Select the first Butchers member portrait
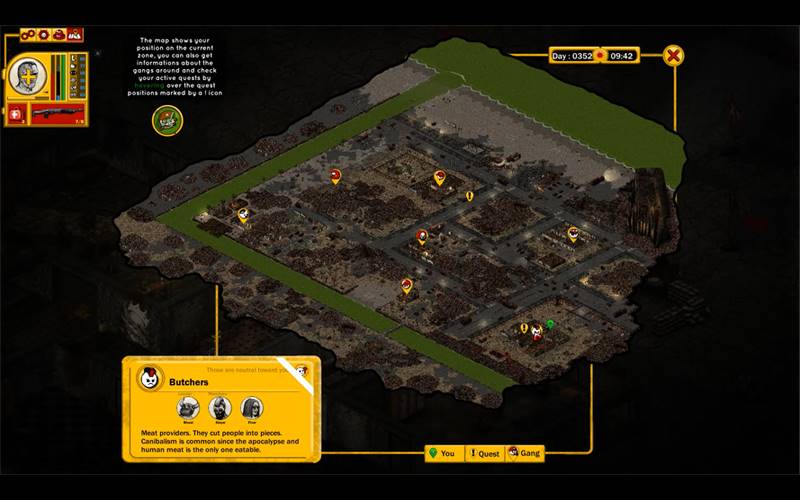 pos(188,407)
